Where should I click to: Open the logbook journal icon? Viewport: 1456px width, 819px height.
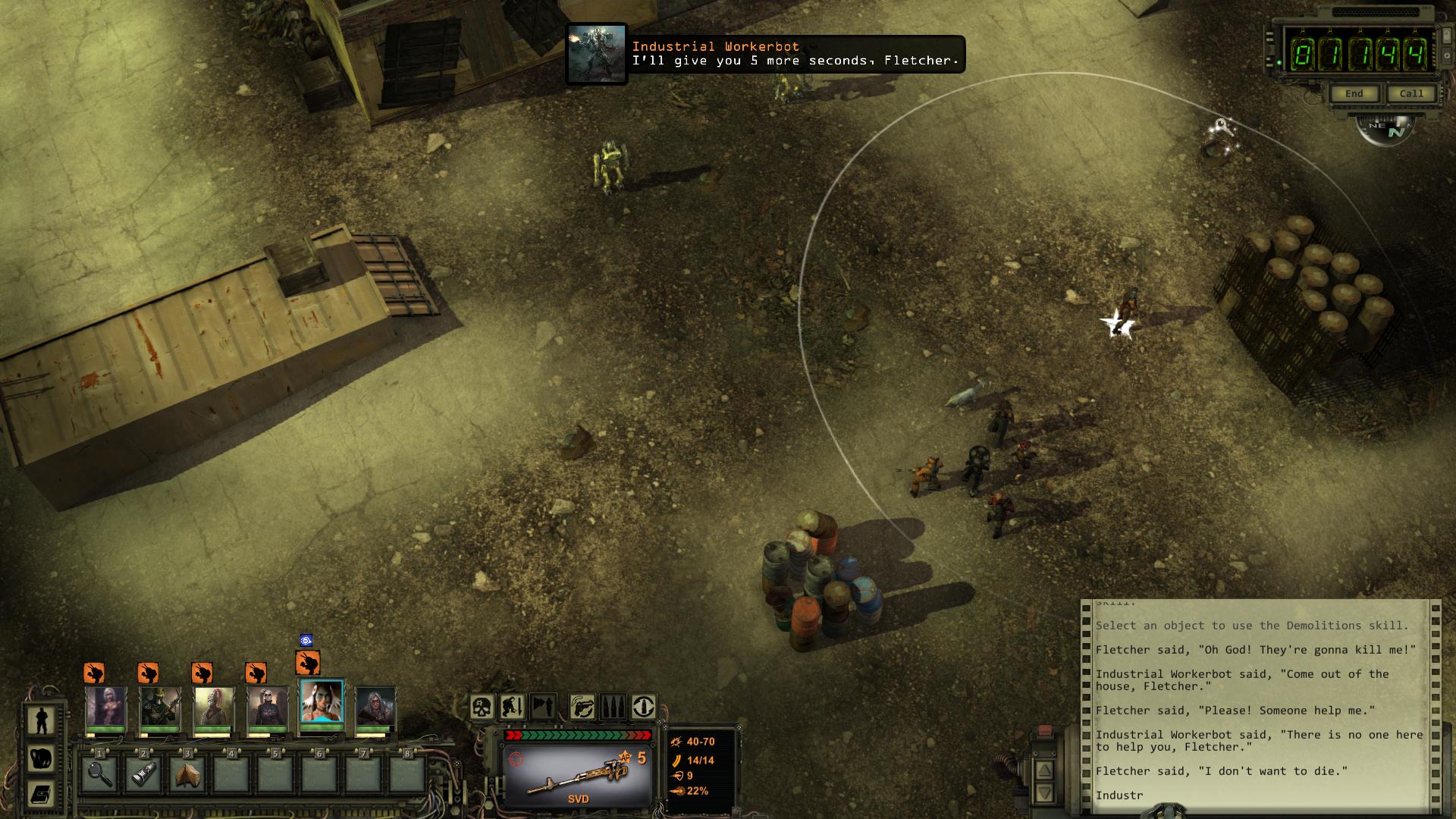[41, 794]
